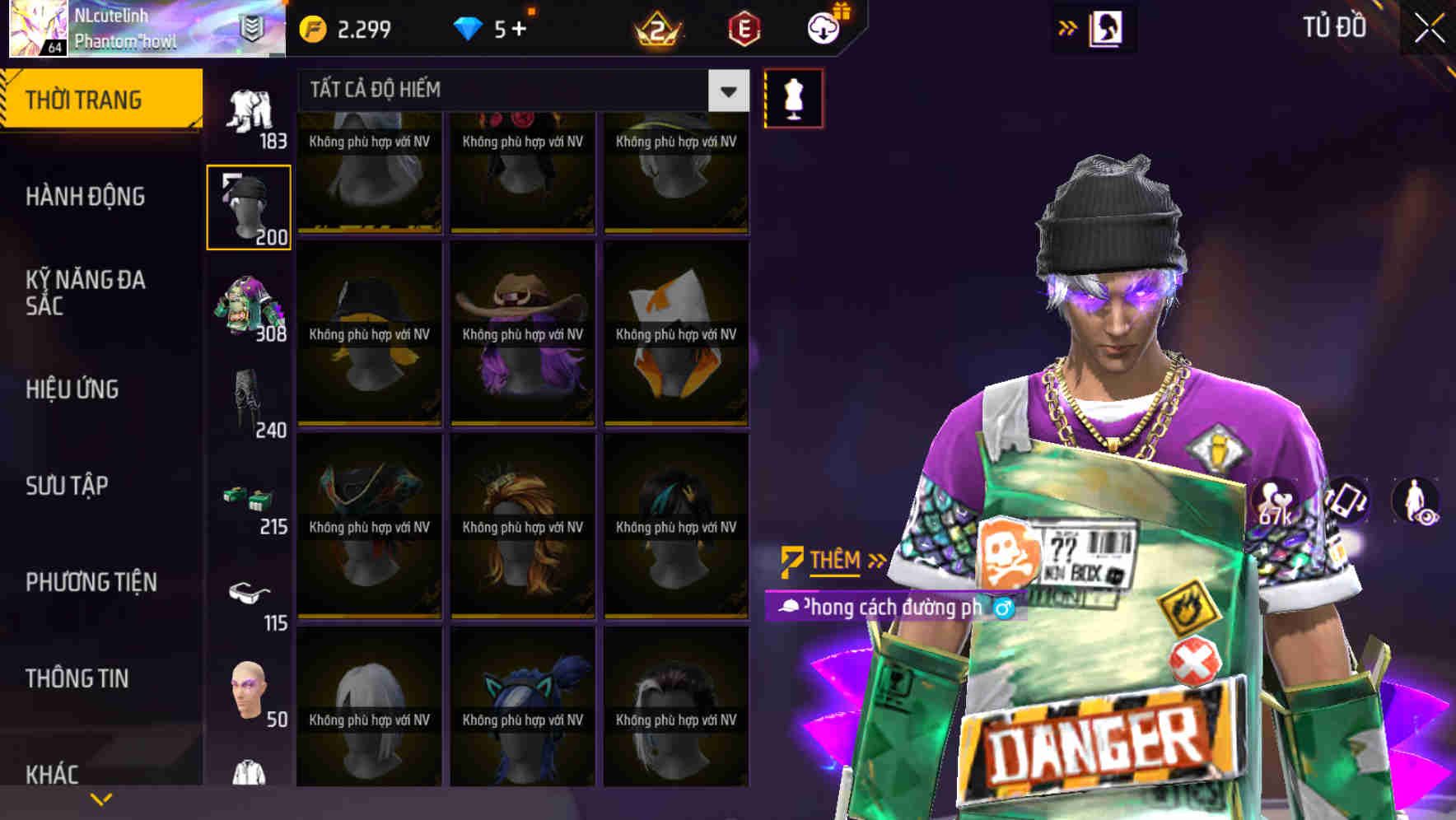The width and height of the screenshot is (1456, 820).
Task: Select the face customization icon with 50 items
Action: pos(249,690)
